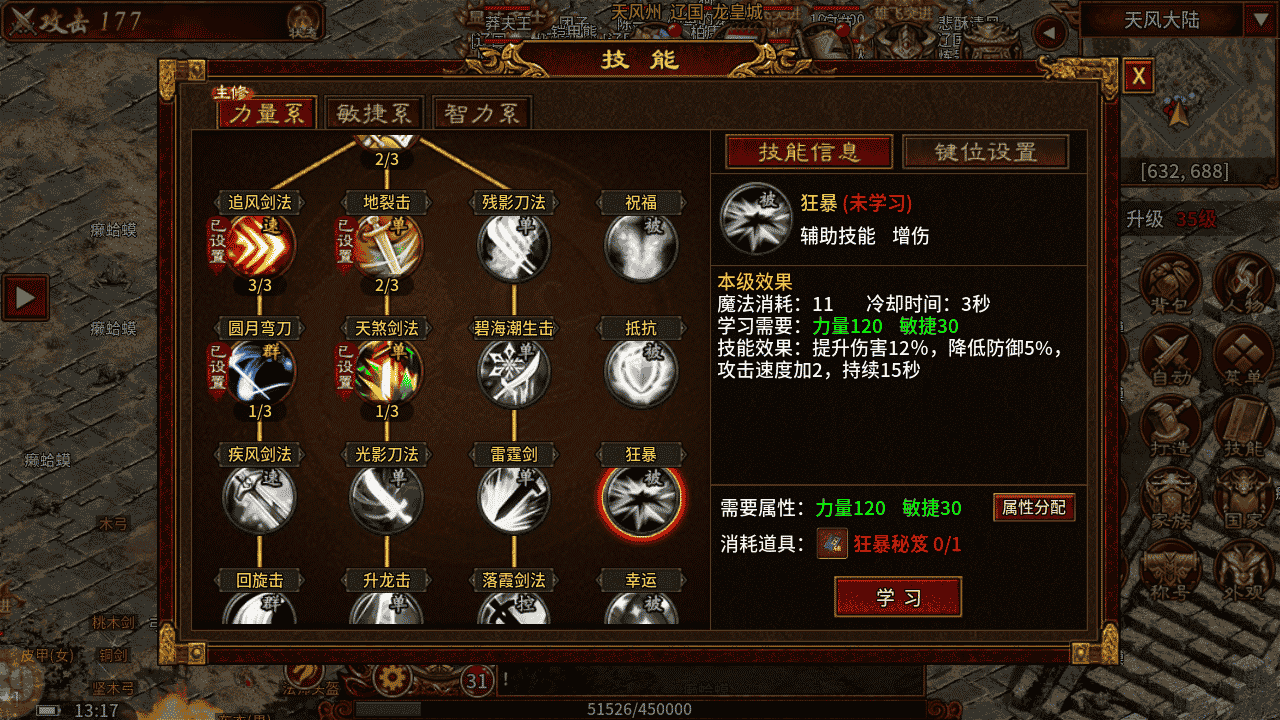Select the 疾风剑法 skill icon

[x=260, y=498]
